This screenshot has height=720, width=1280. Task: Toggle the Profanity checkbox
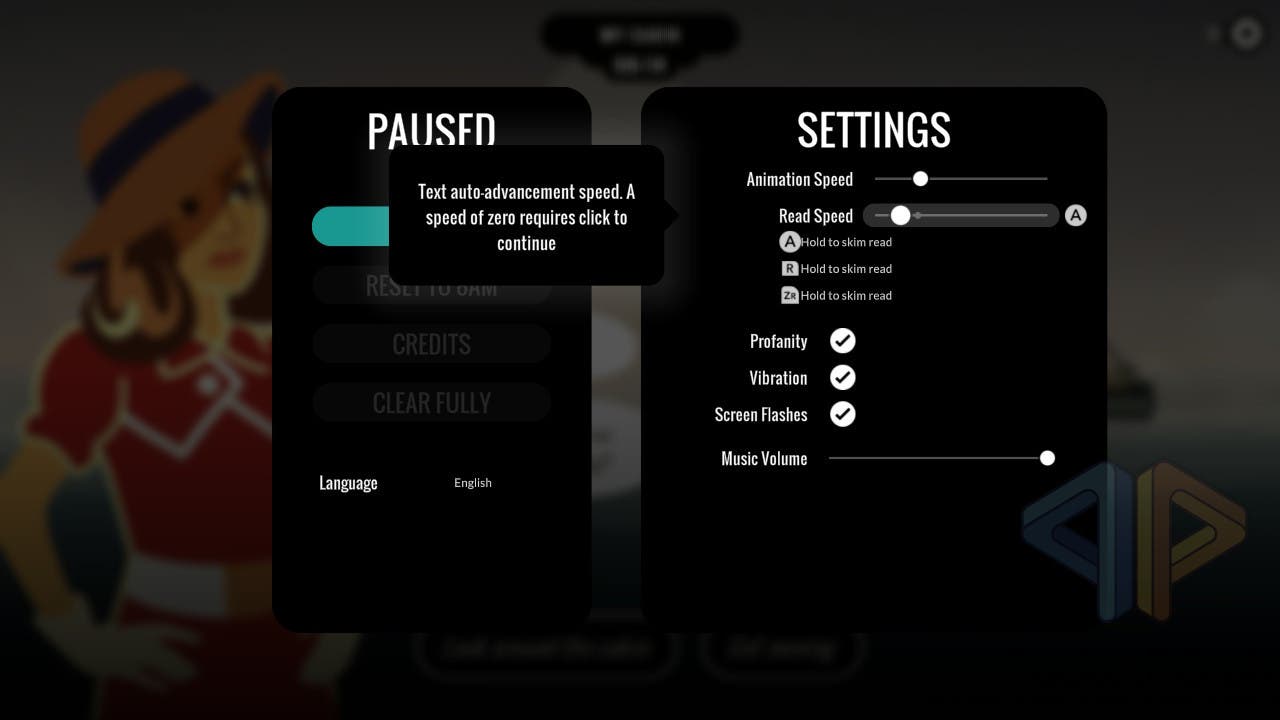click(x=843, y=341)
